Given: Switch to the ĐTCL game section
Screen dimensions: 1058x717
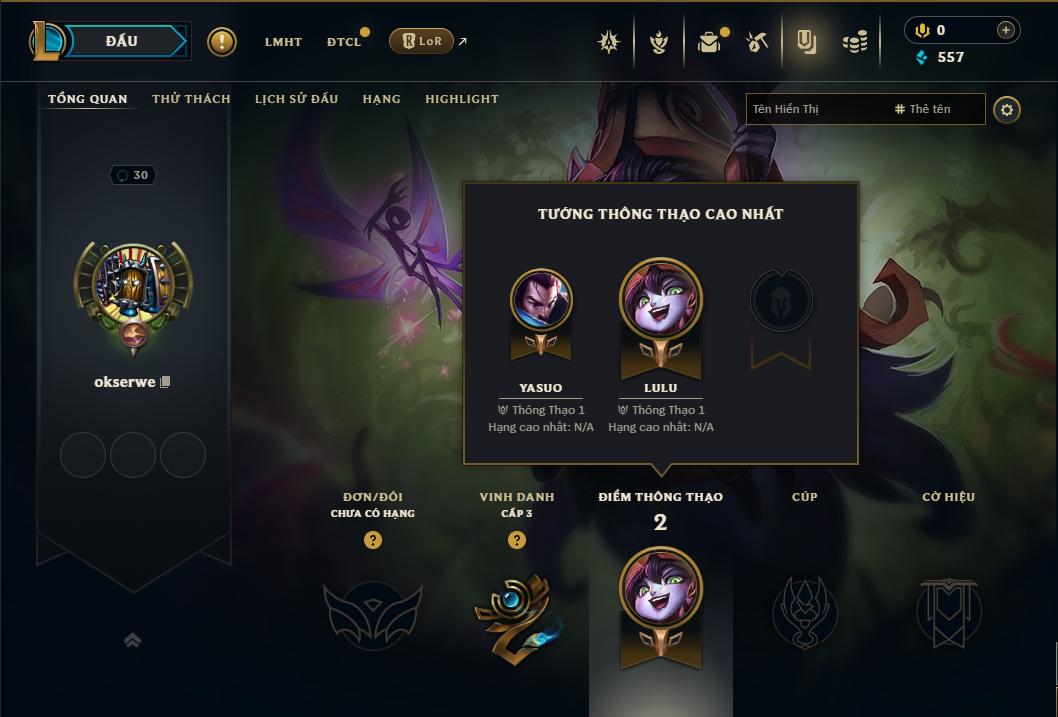Looking at the screenshot, I should click(343, 42).
